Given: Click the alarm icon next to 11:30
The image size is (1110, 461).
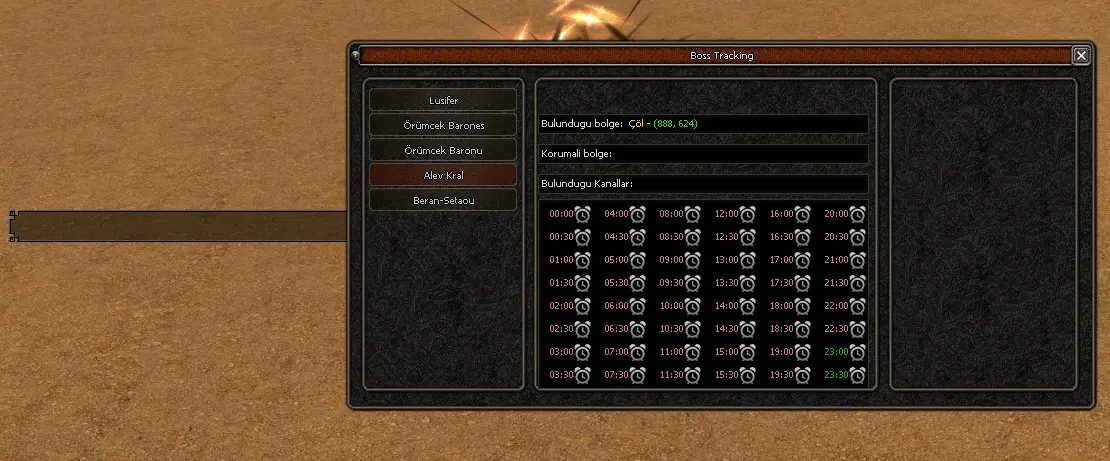Looking at the screenshot, I should 692,374.
